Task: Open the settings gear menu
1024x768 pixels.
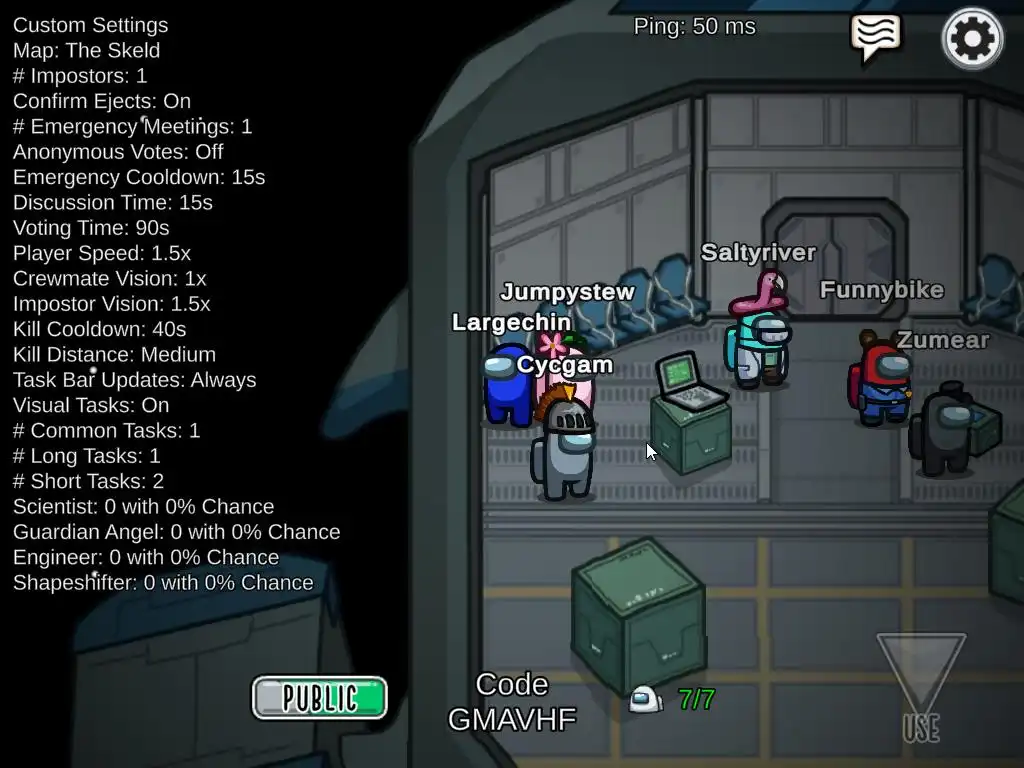Action: tap(972, 39)
